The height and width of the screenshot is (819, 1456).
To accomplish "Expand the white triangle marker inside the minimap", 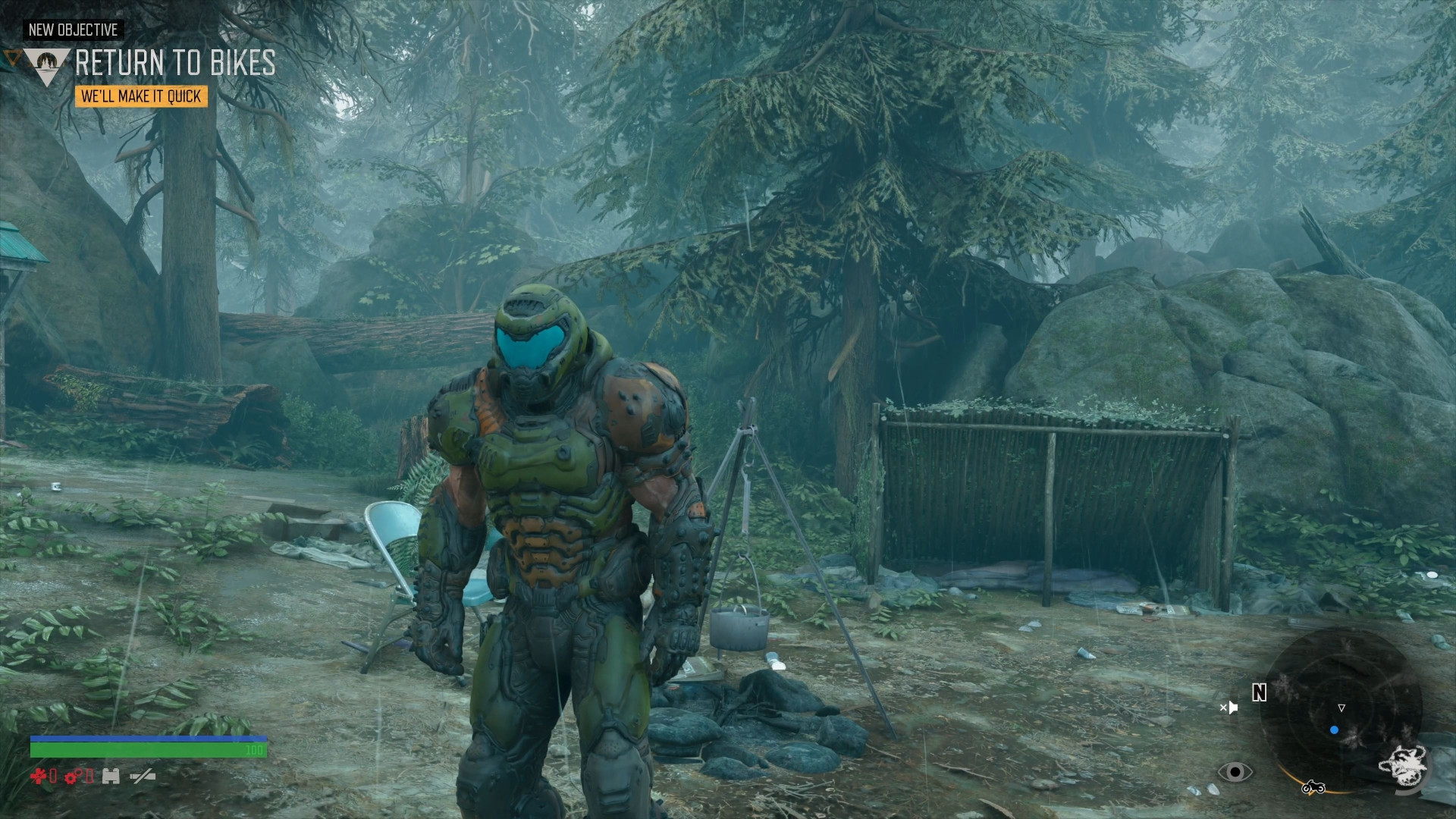I will pyautogui.click(x=1341, y=708).
